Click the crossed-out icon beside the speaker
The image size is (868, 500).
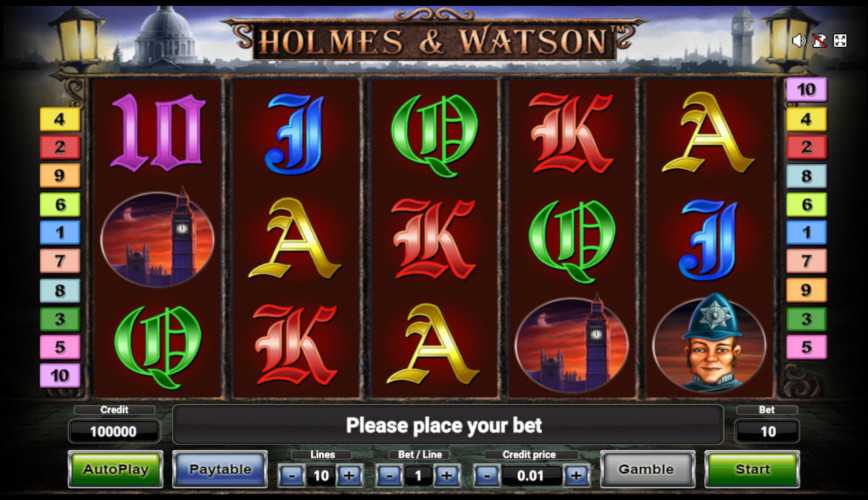pyautogui.click(x=819, y=41)
